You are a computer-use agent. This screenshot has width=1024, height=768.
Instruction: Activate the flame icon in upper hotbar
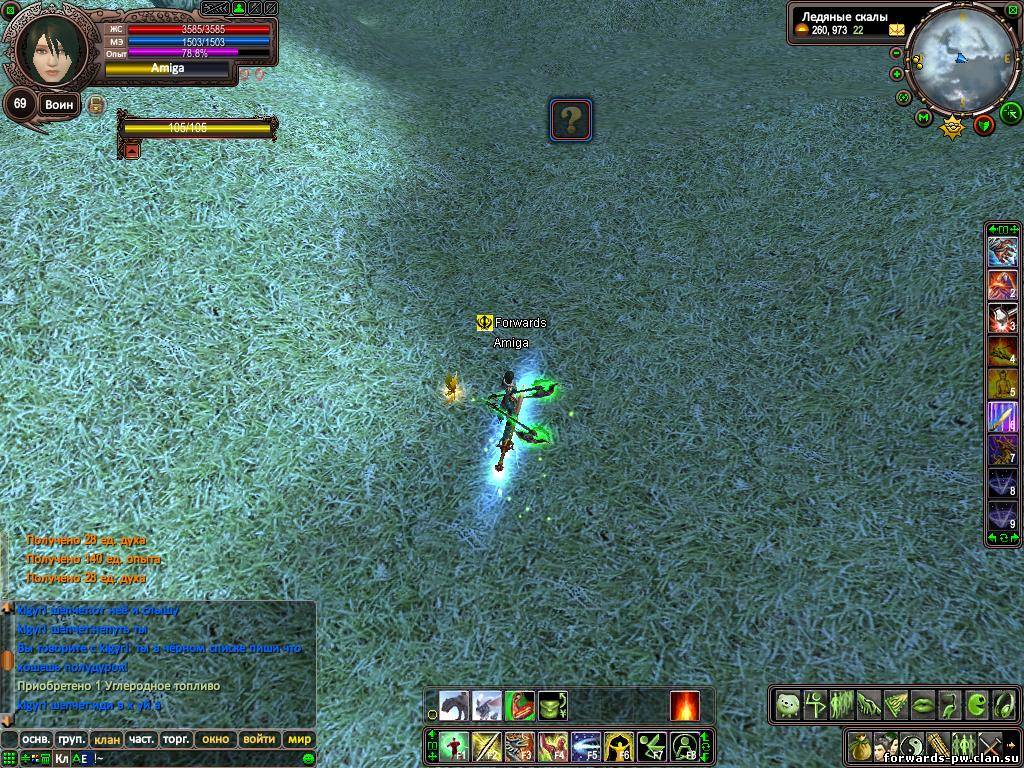pos(685,706)
